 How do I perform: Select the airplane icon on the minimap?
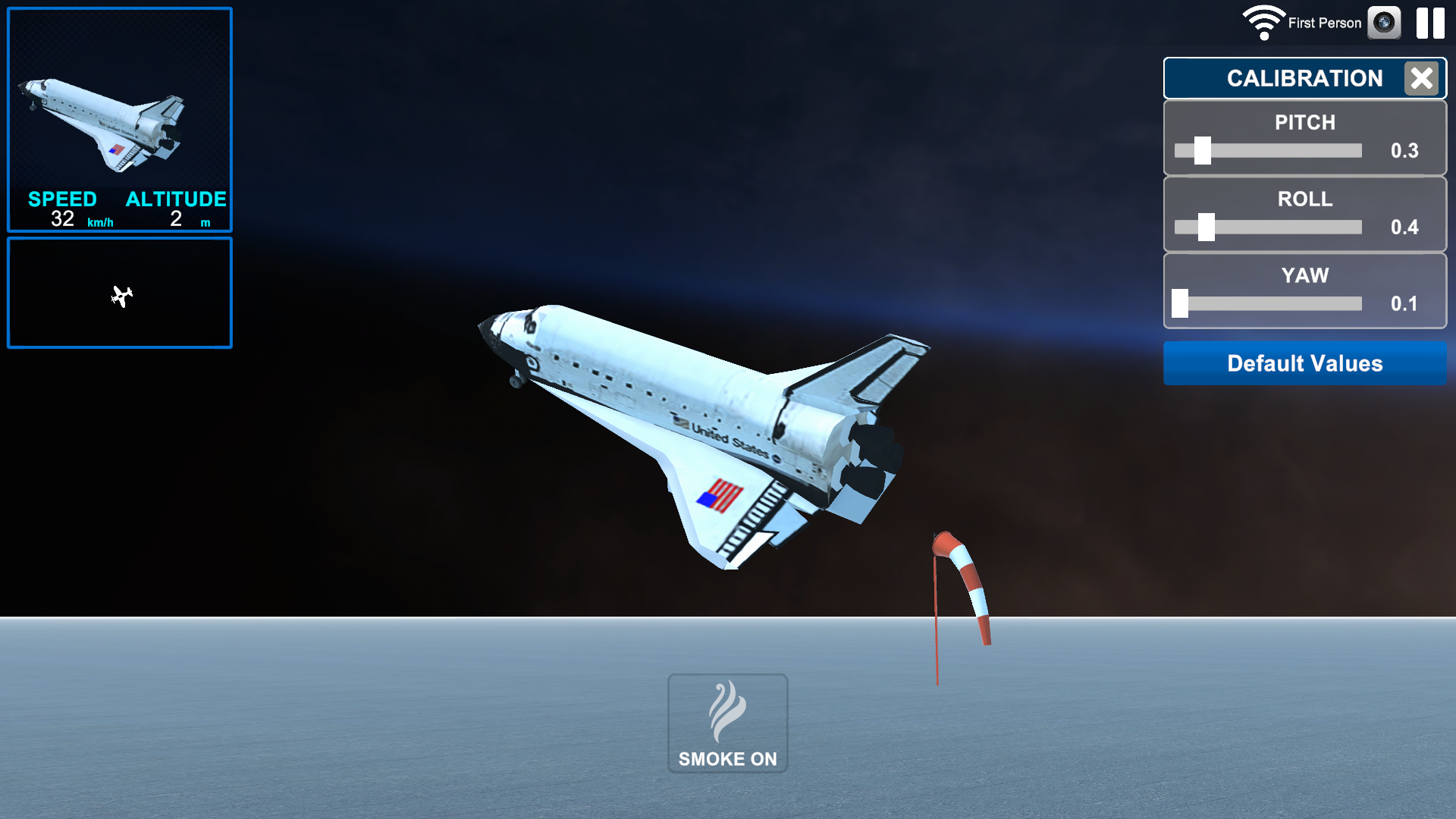click(x=123, y=296)
